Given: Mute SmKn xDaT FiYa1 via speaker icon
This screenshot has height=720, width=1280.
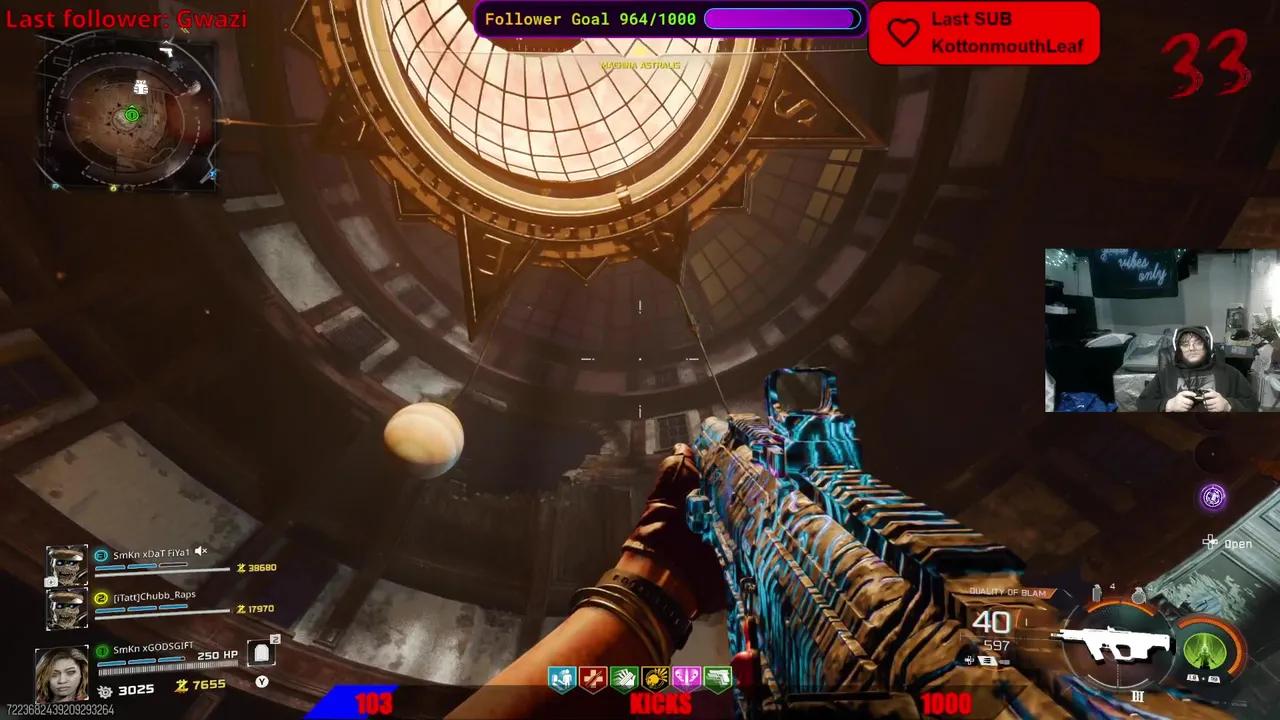Looking at the screenshot, I should pos(201,551).
